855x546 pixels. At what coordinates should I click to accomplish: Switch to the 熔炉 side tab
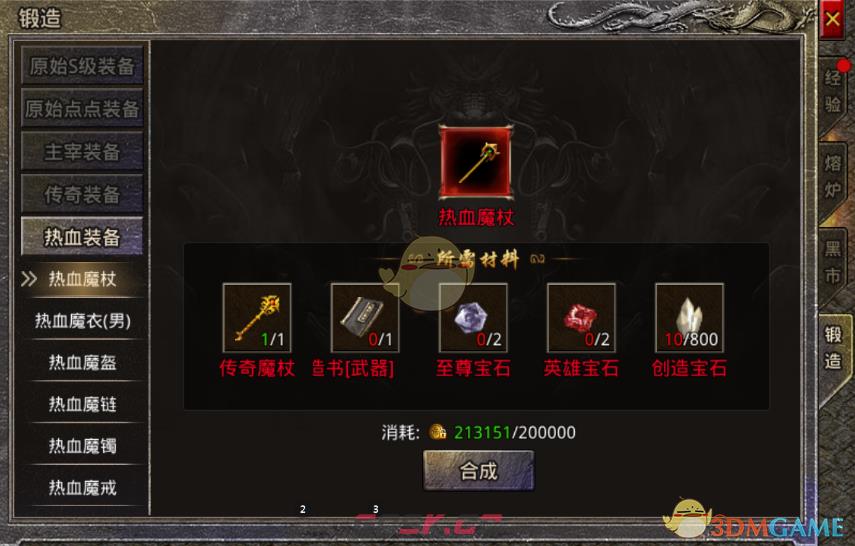pos(833,173)
